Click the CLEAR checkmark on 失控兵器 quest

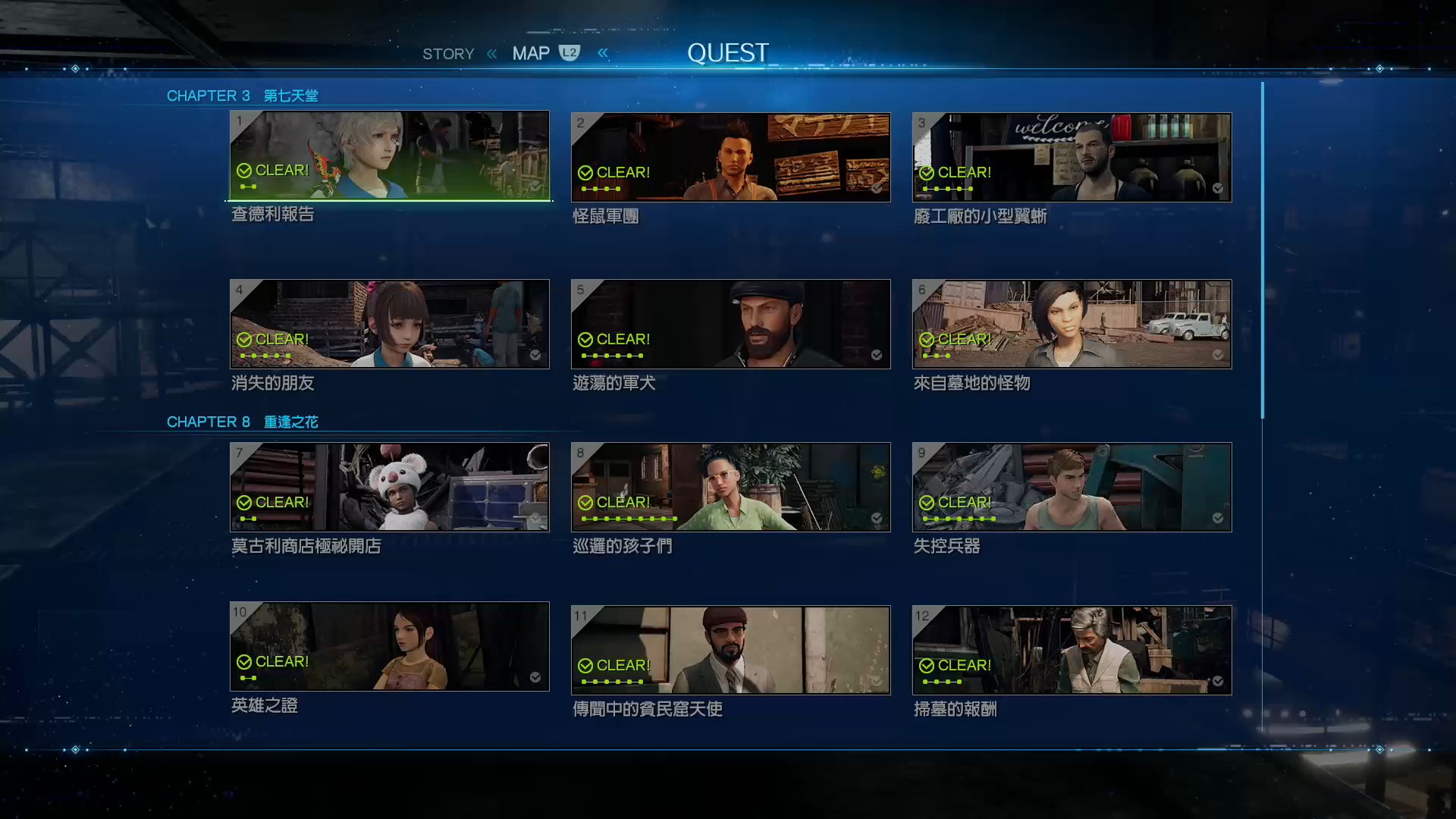(927, 502)
